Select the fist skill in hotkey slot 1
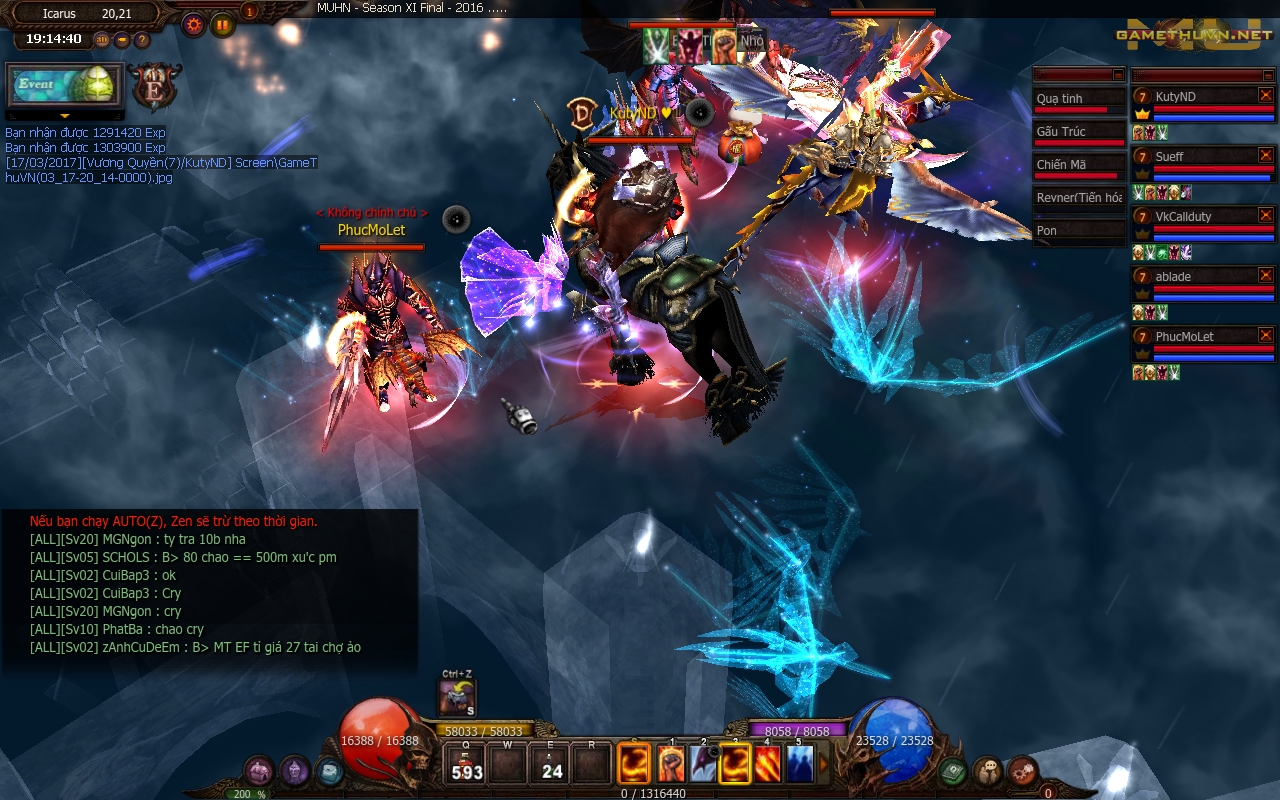Viewport: 1280px width, 800px height. point(671,762)
